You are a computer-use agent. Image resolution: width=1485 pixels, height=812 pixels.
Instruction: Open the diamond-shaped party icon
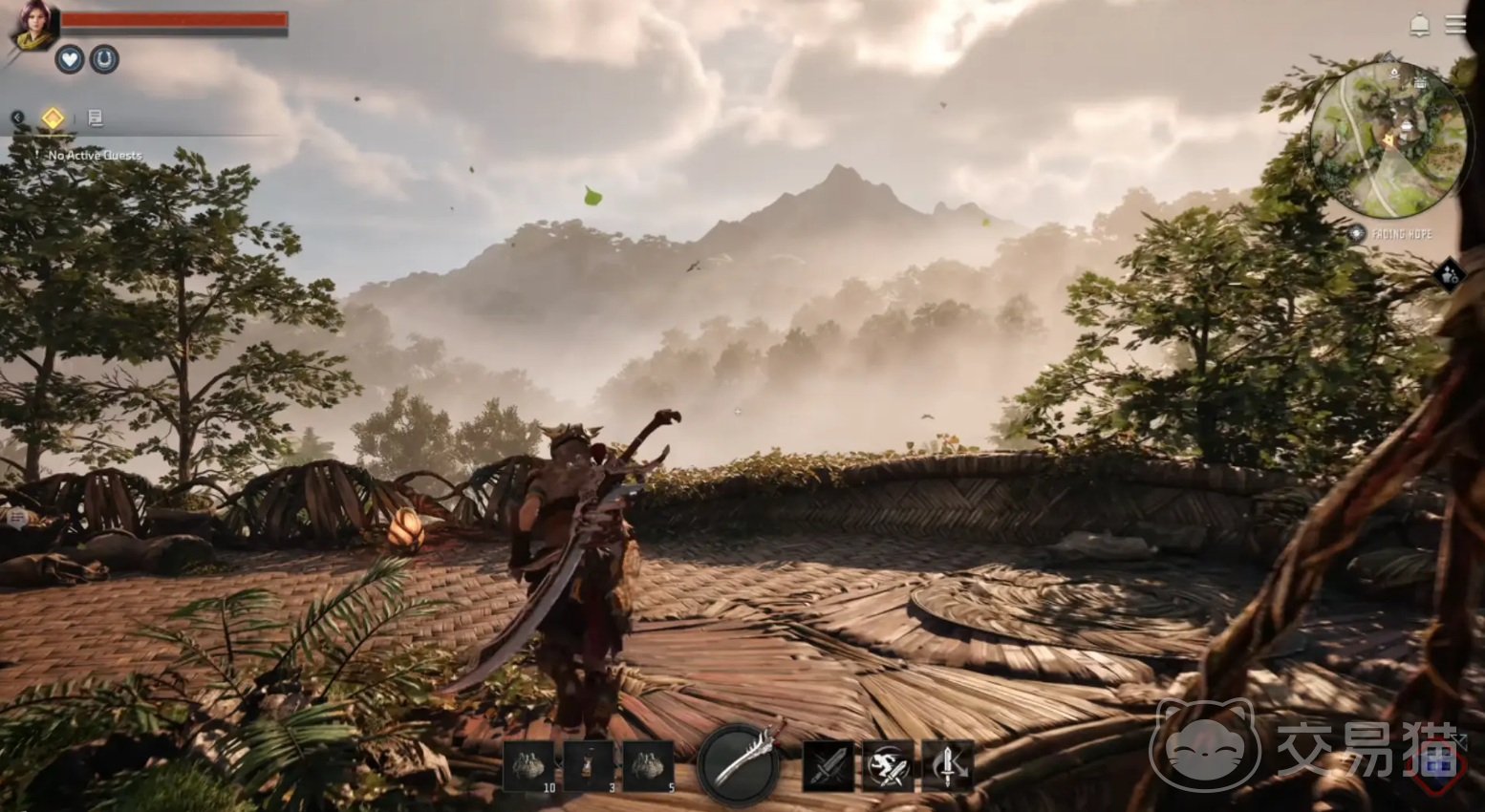point(1451,275)
